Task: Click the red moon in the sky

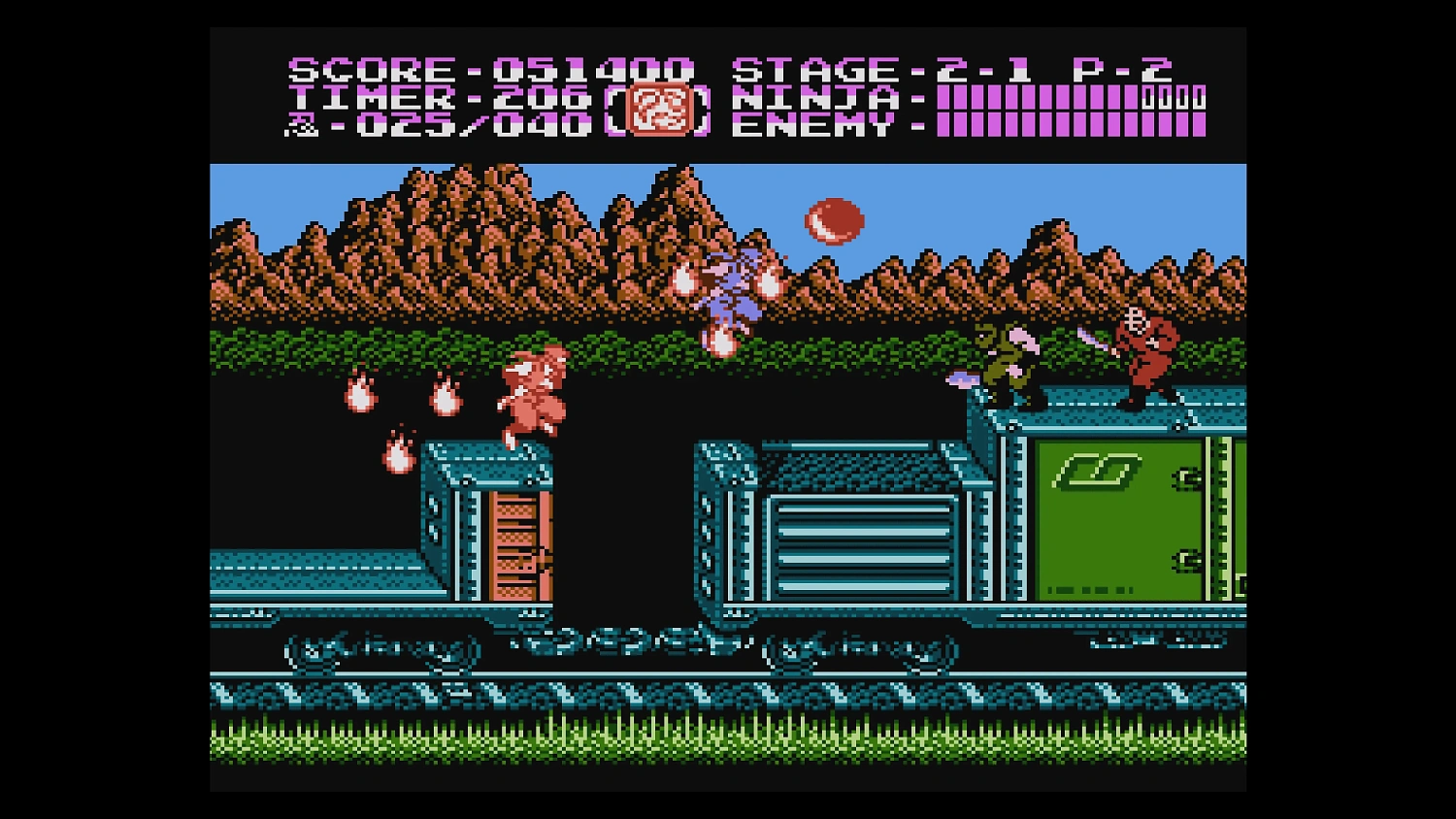Action: (x=833, y=219)
